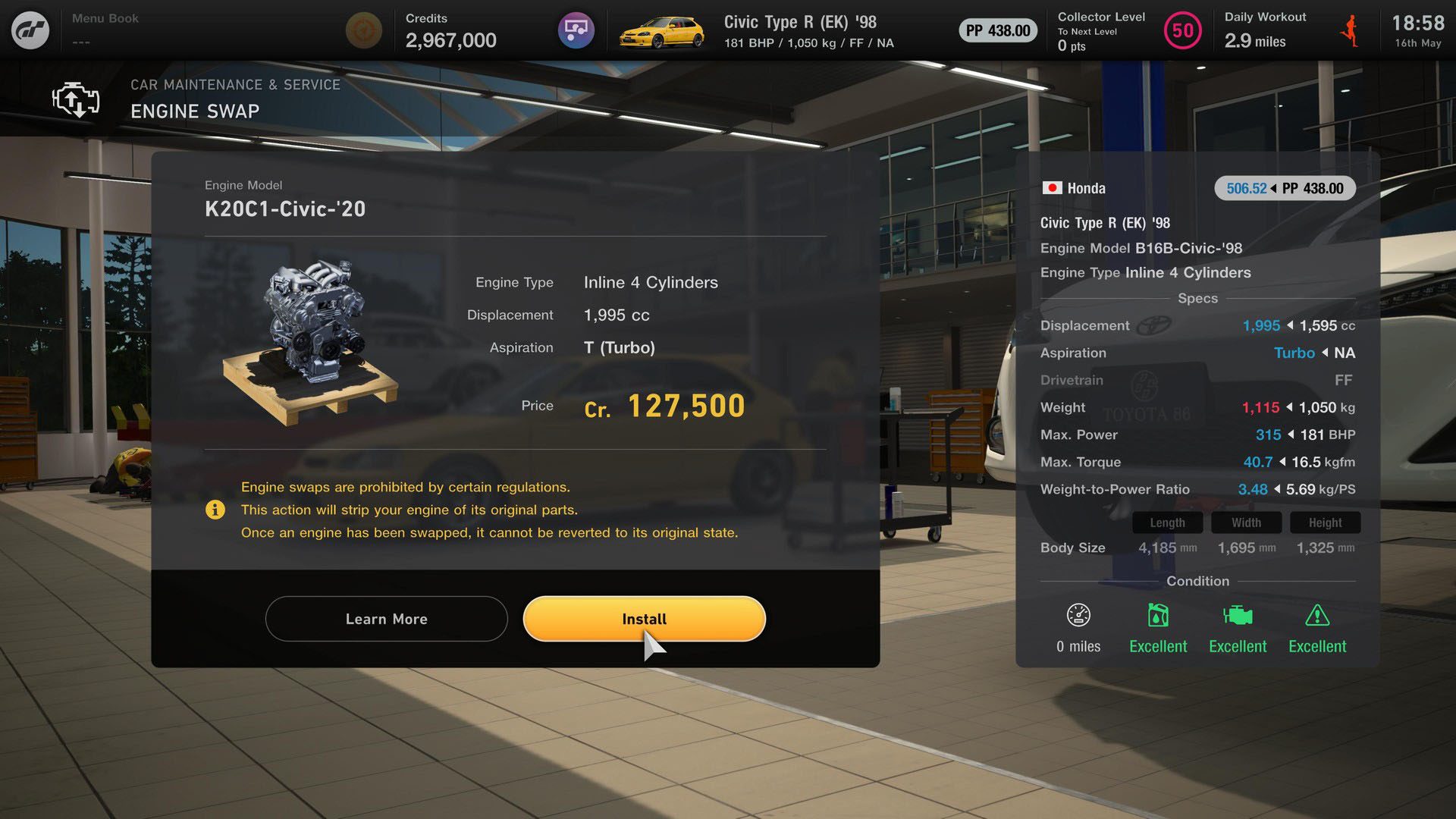
Task: Click the orange roulette ticket icon
Action: pyautogui.click(x=363, y=31)
